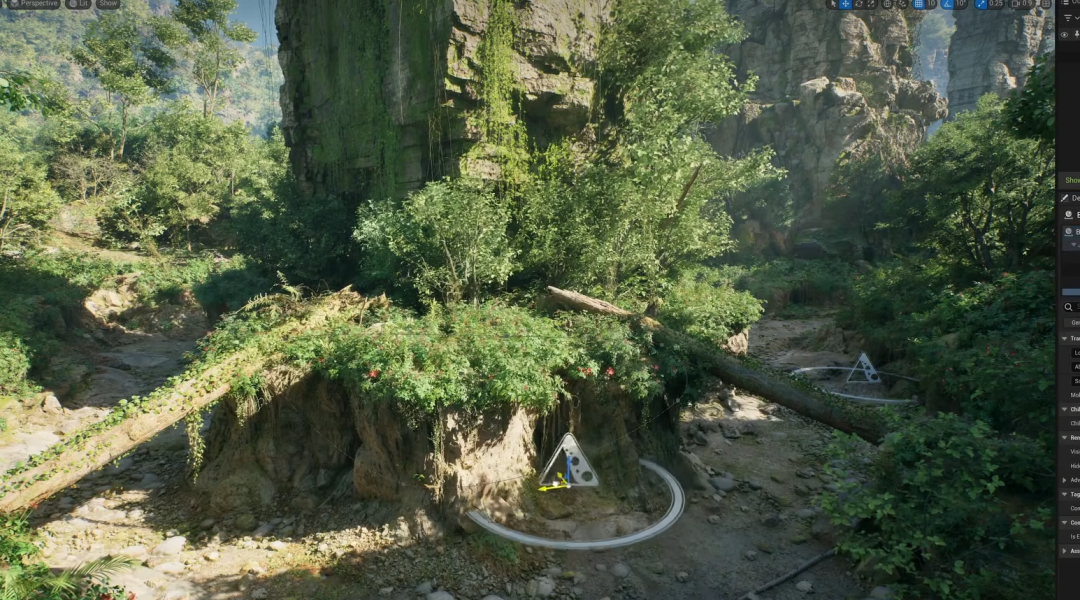Toggle the world coordinate globe icon
The image size is (1080, 600).
point(888,4)
